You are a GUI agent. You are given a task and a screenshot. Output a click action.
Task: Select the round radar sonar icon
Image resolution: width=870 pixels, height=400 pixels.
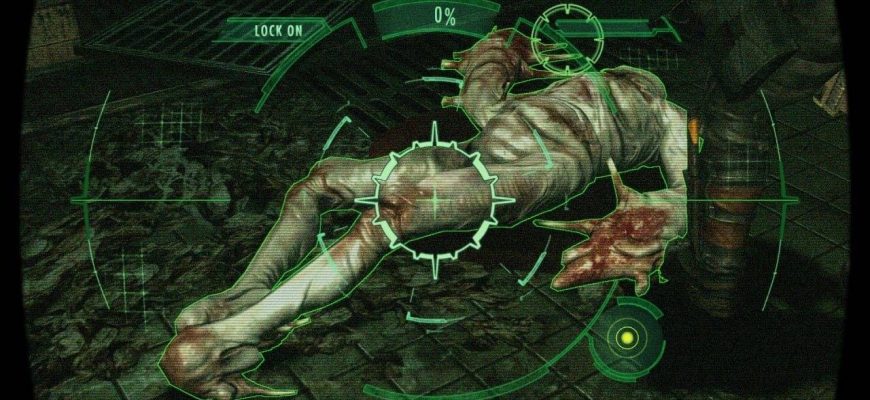coord(627,337)
